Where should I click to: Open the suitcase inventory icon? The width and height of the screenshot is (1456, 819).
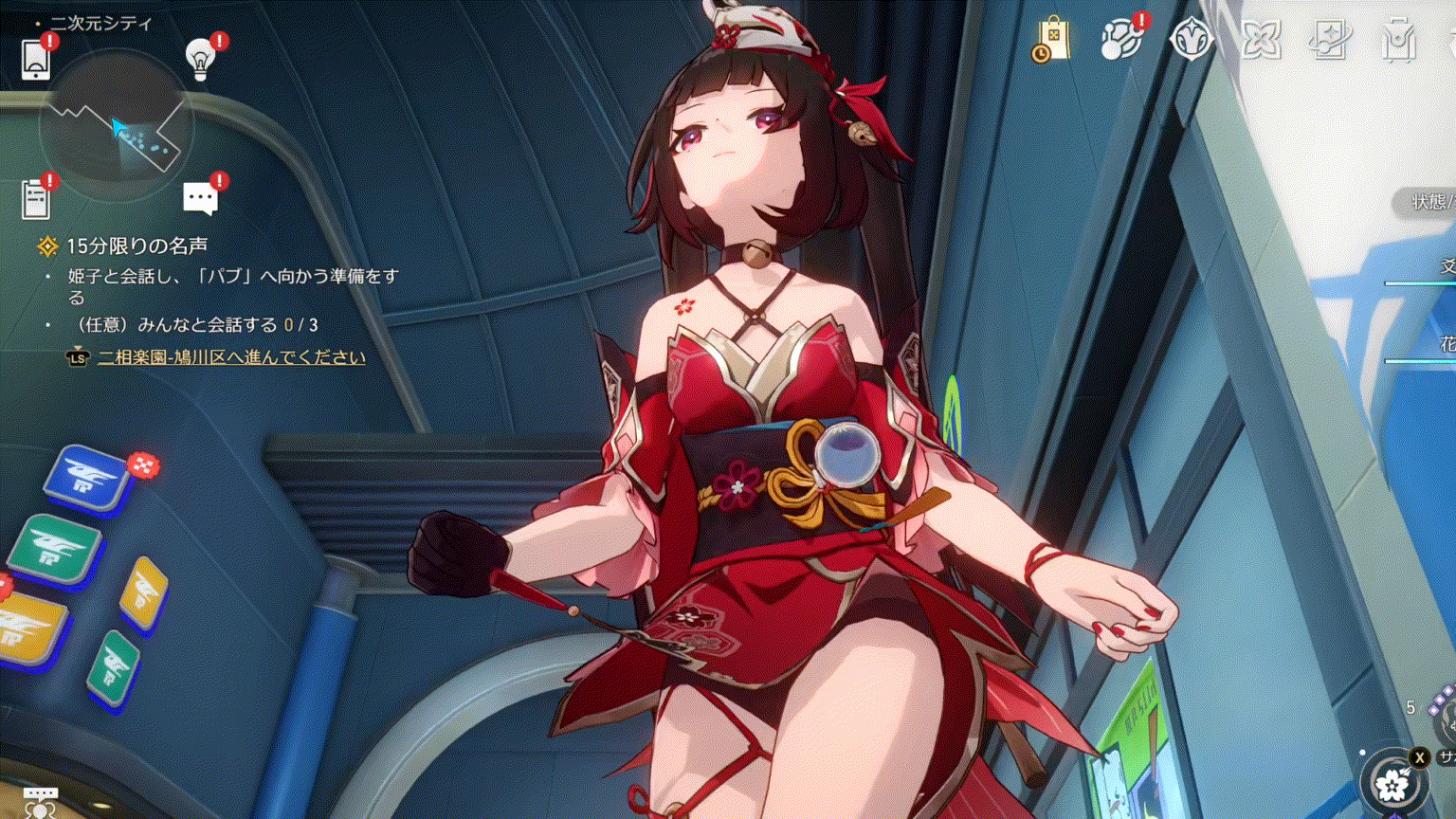tap(1399, 41)
